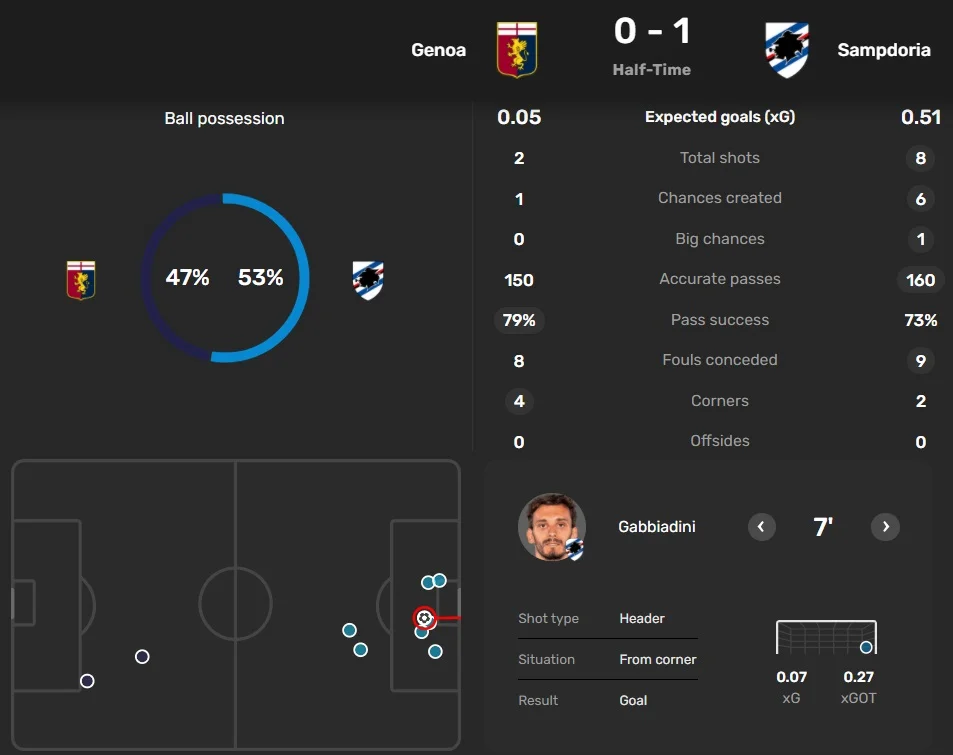Image resolution: width=953 pixels, height=755 pixels.
Task: Select the red-circled goal marker on shot map
Action: (x=425, y=618)
